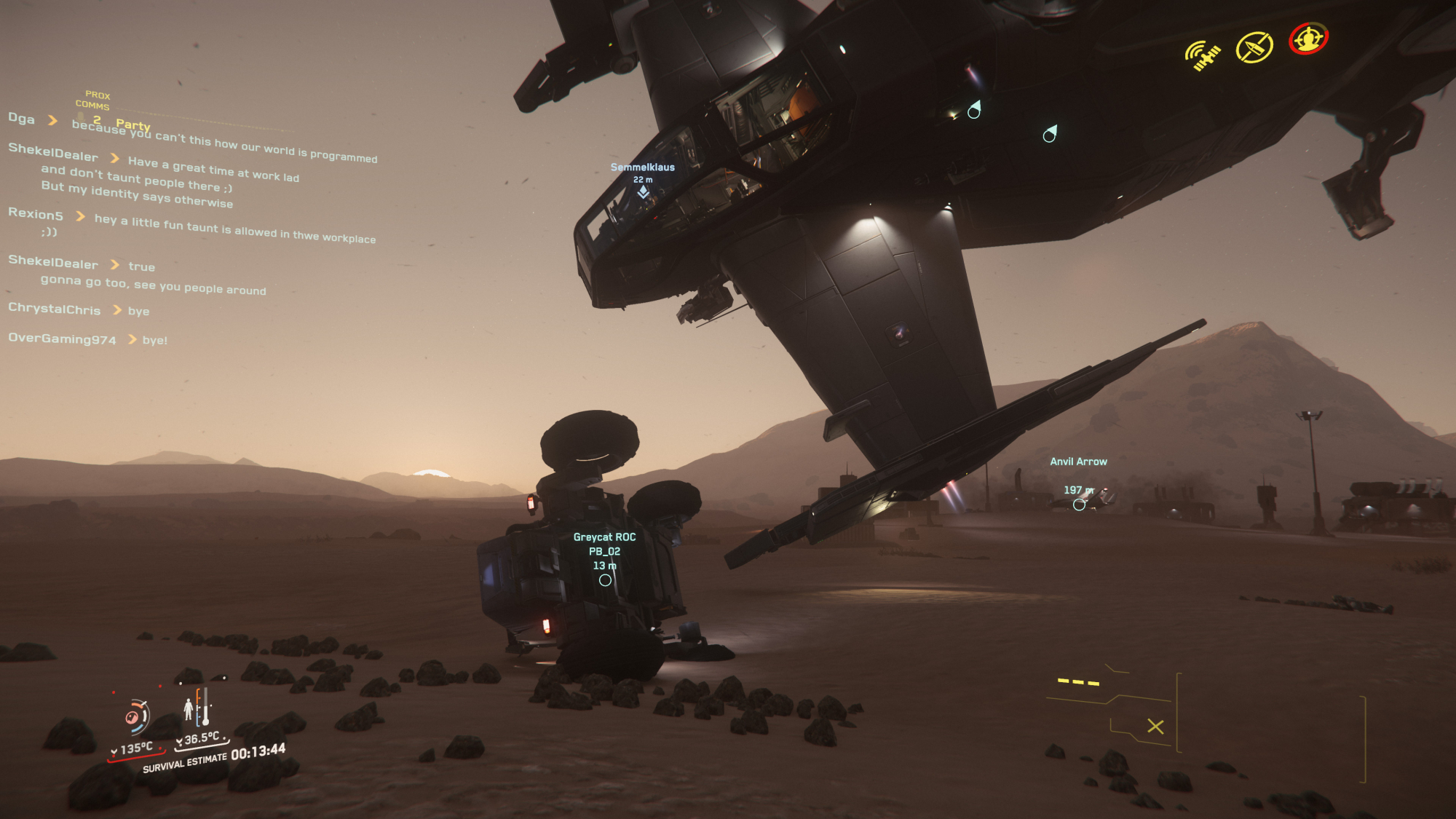Click OverGaming974's name in chat
Viewport: 1456px width, 819px height.
[x=62, y=339]
